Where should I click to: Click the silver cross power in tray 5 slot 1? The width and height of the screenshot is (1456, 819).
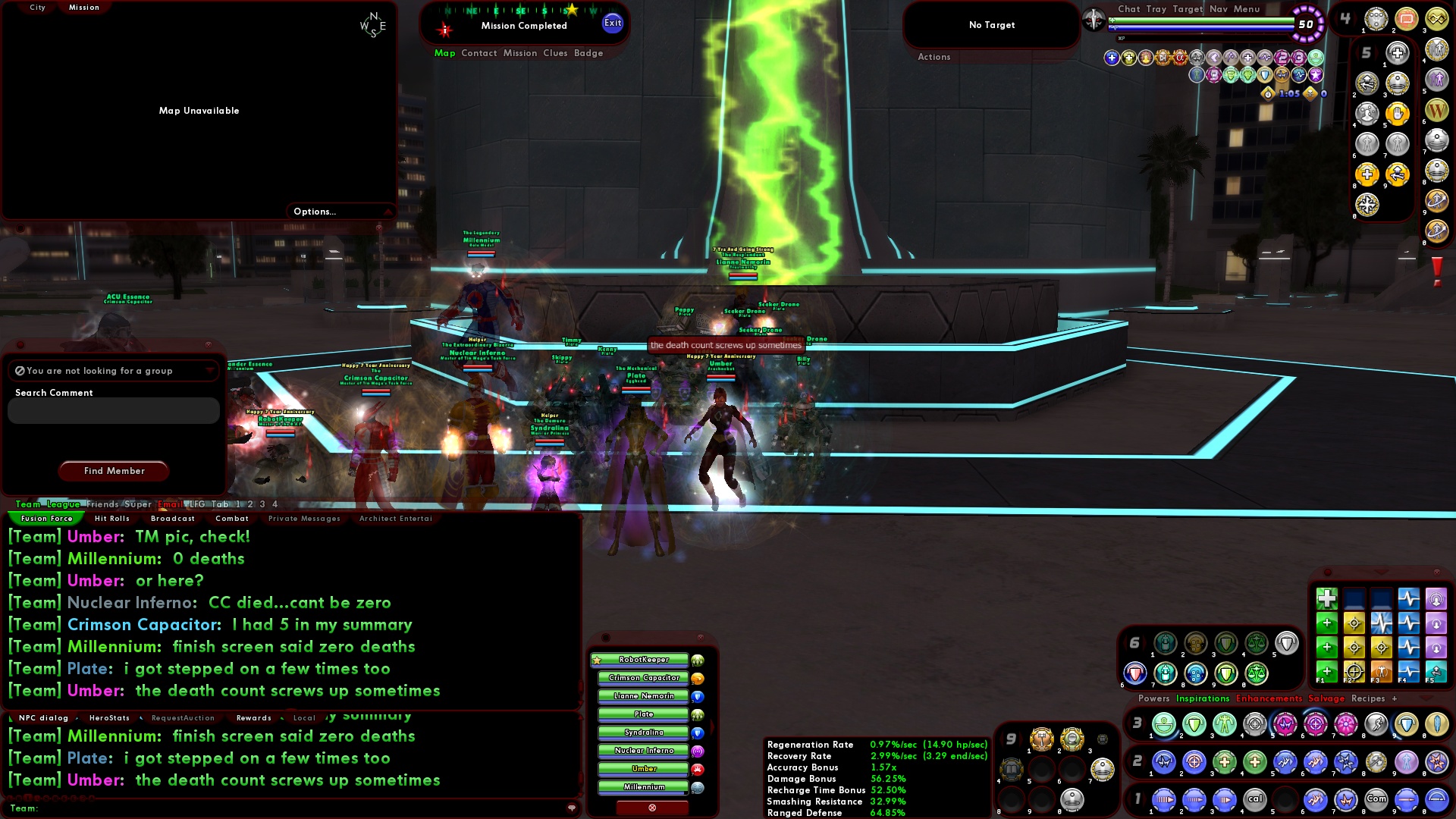1398,52
